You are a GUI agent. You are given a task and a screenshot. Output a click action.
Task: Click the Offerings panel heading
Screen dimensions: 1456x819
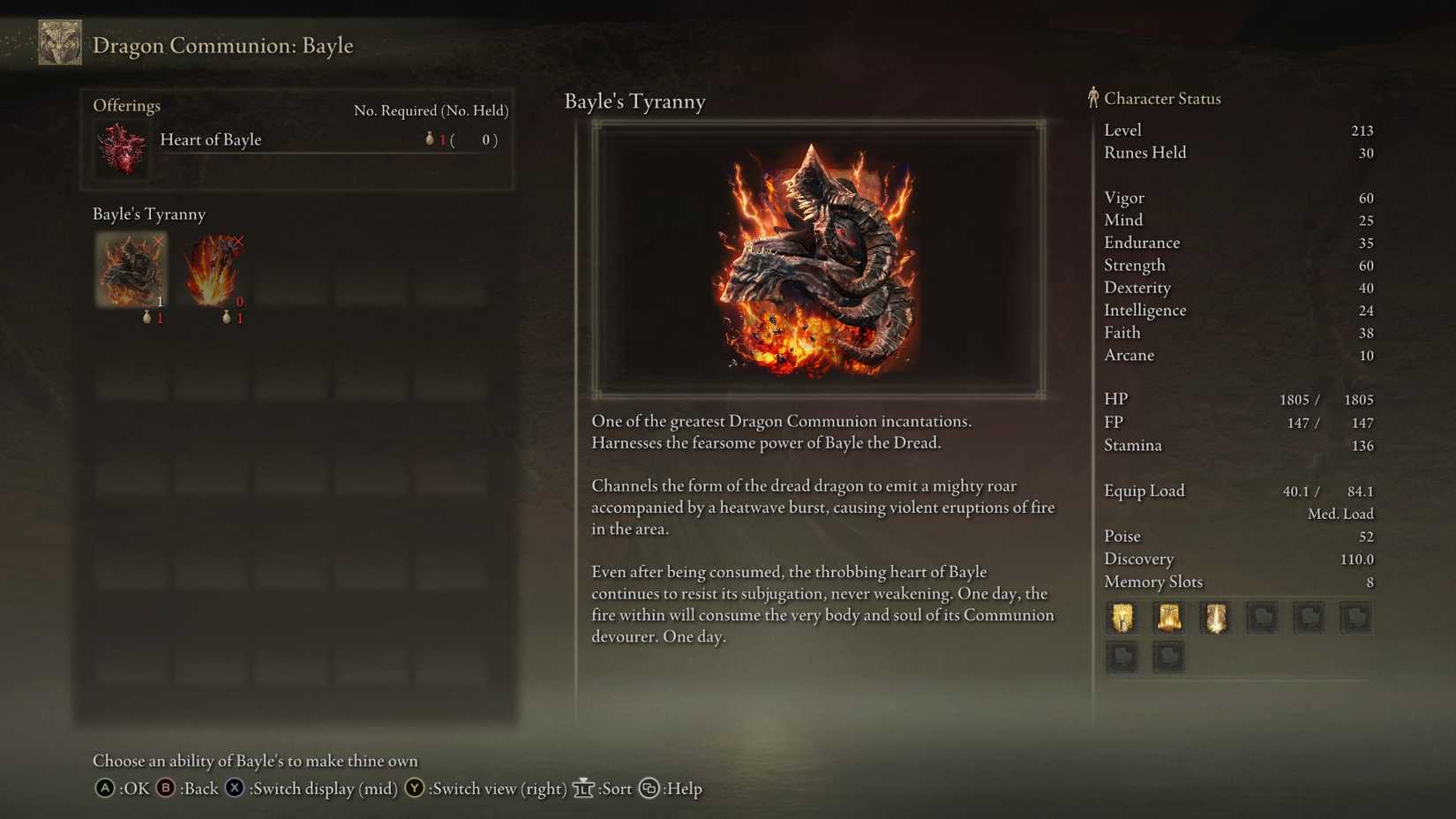coord(127,105)
